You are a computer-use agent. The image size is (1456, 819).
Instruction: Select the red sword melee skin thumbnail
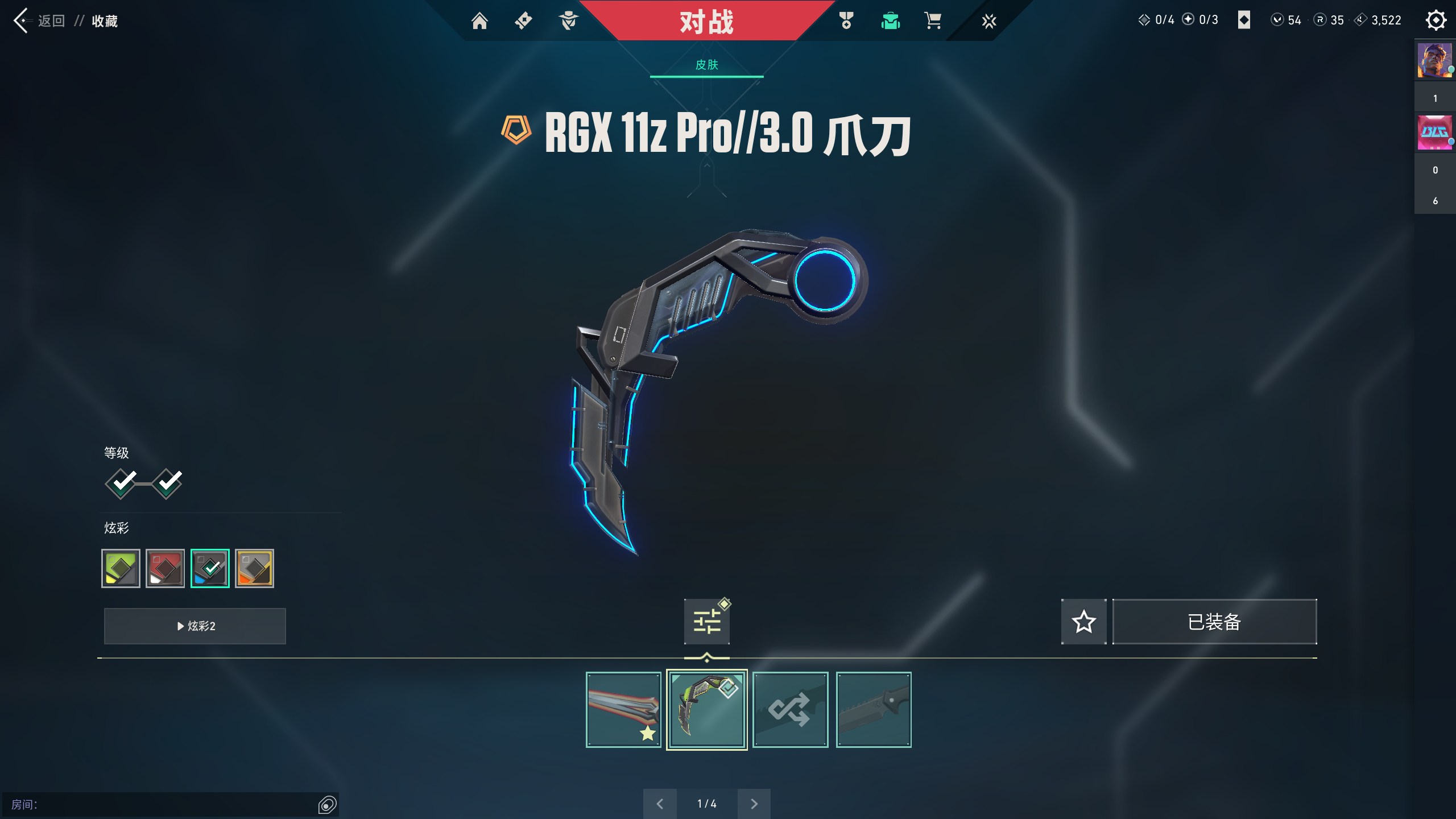623,709
